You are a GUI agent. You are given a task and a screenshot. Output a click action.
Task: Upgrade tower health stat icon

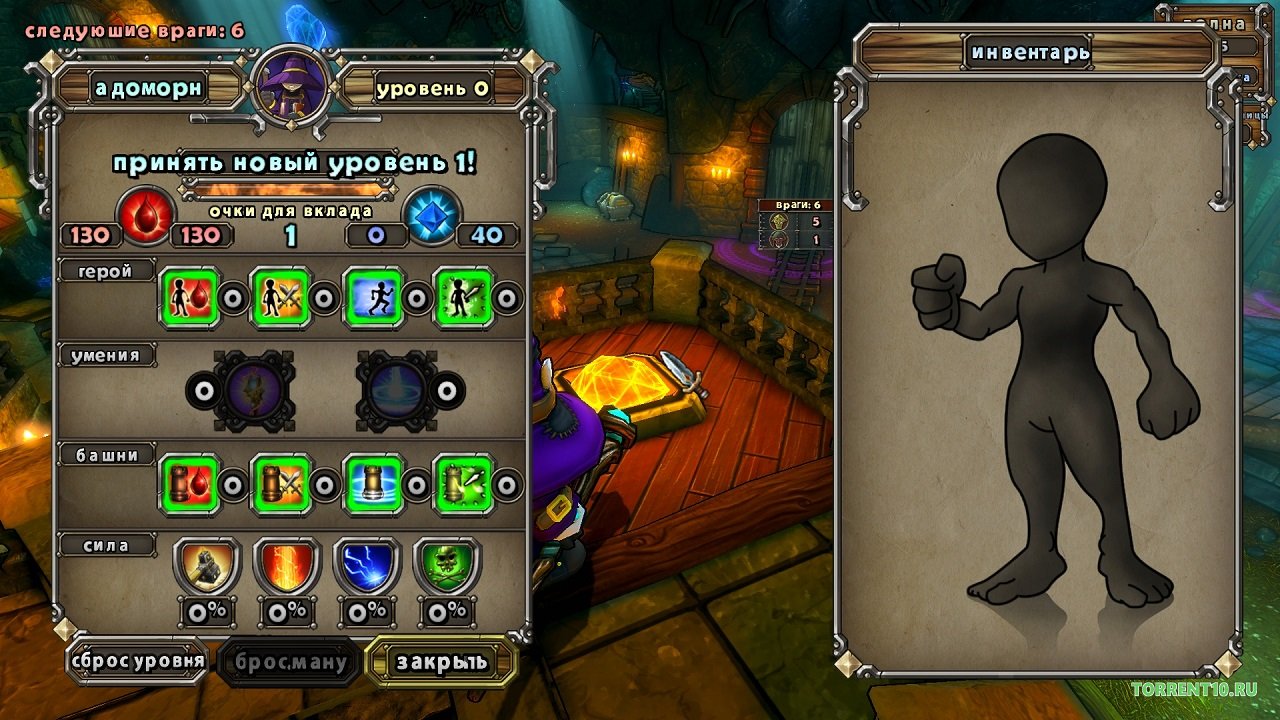(x=189, y=484)
